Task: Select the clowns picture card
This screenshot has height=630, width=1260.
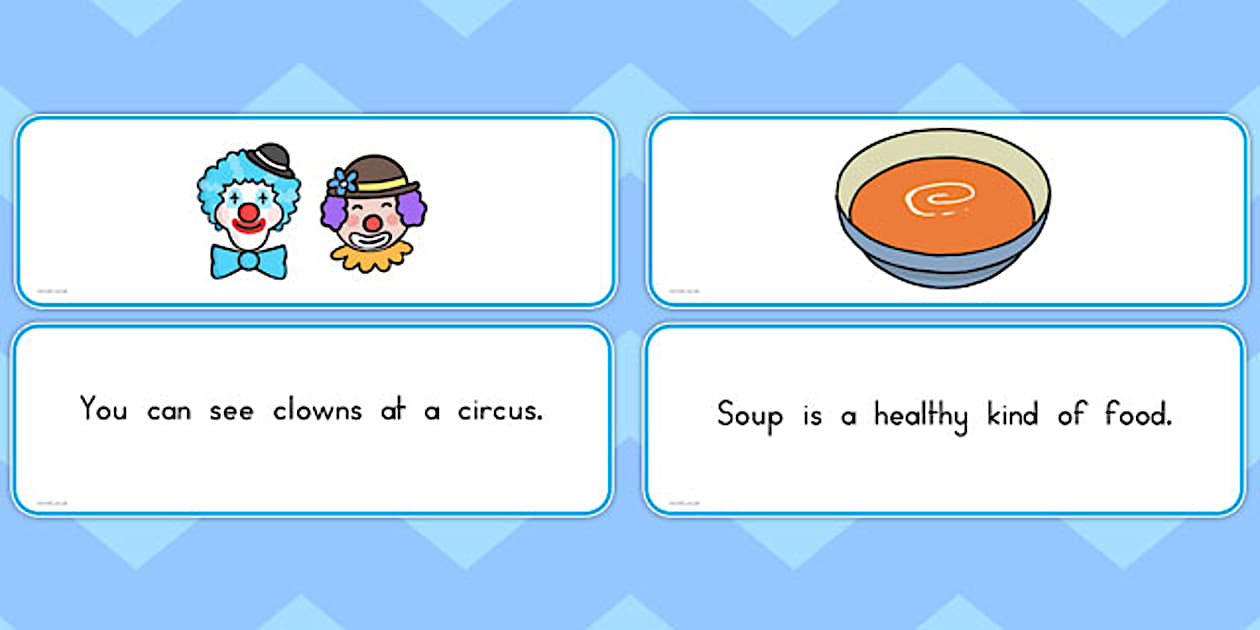Action: 314,212
